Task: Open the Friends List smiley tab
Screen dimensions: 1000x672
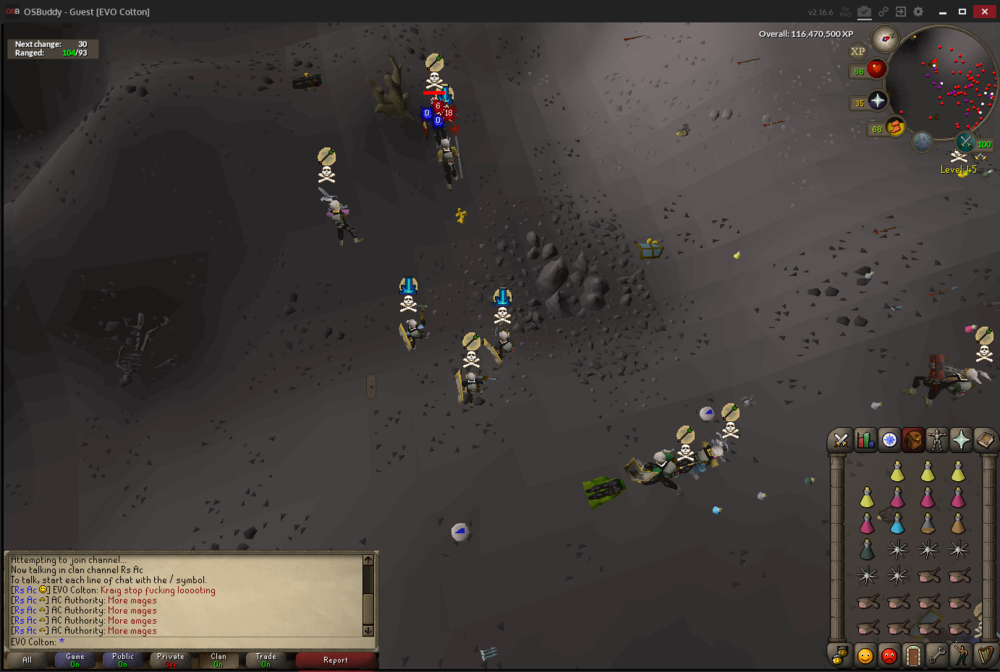Action: pos(865,656)
